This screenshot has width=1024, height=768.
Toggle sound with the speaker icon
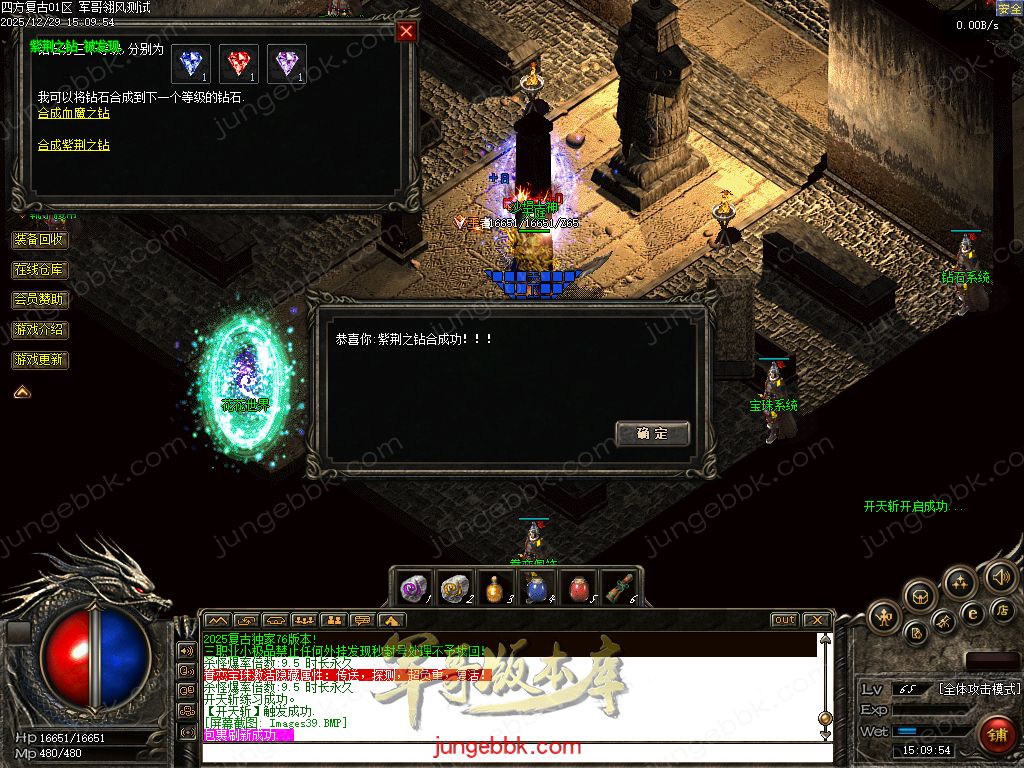click(x=999, y=577)
